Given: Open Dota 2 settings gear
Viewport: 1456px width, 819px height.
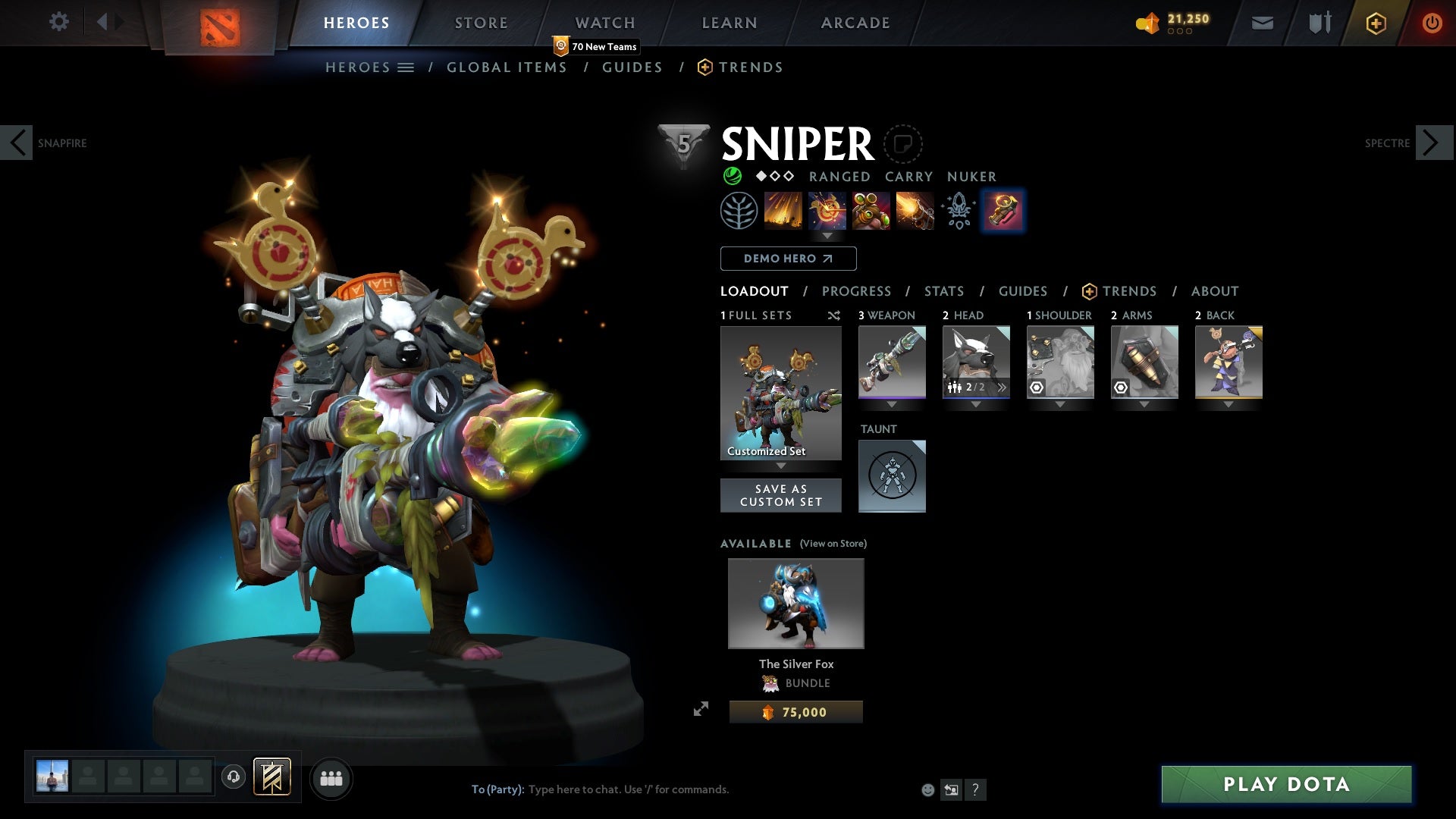Looking at the screenshot, I should tap(59, 21).
